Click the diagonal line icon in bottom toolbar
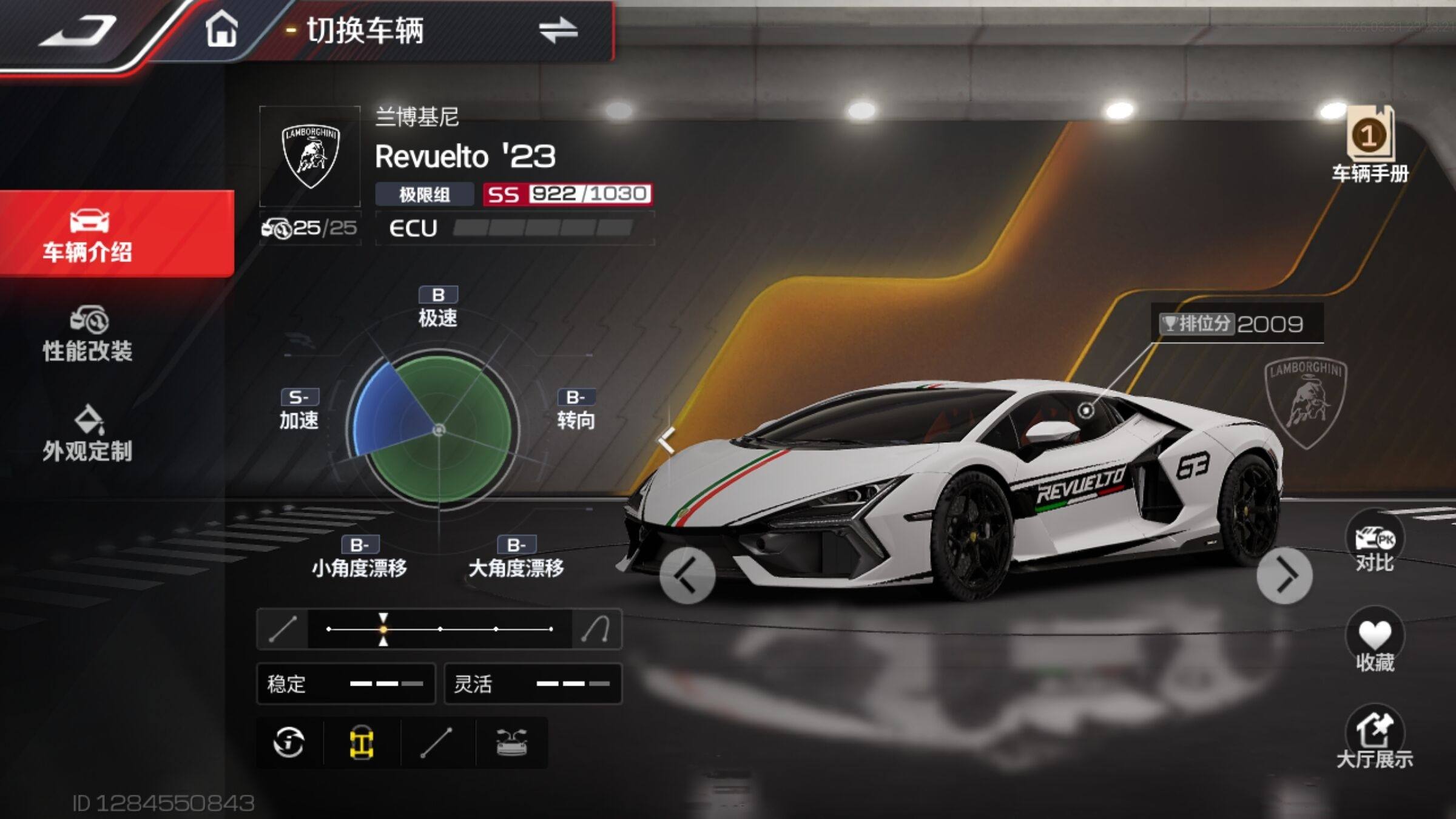 point(437,743)
